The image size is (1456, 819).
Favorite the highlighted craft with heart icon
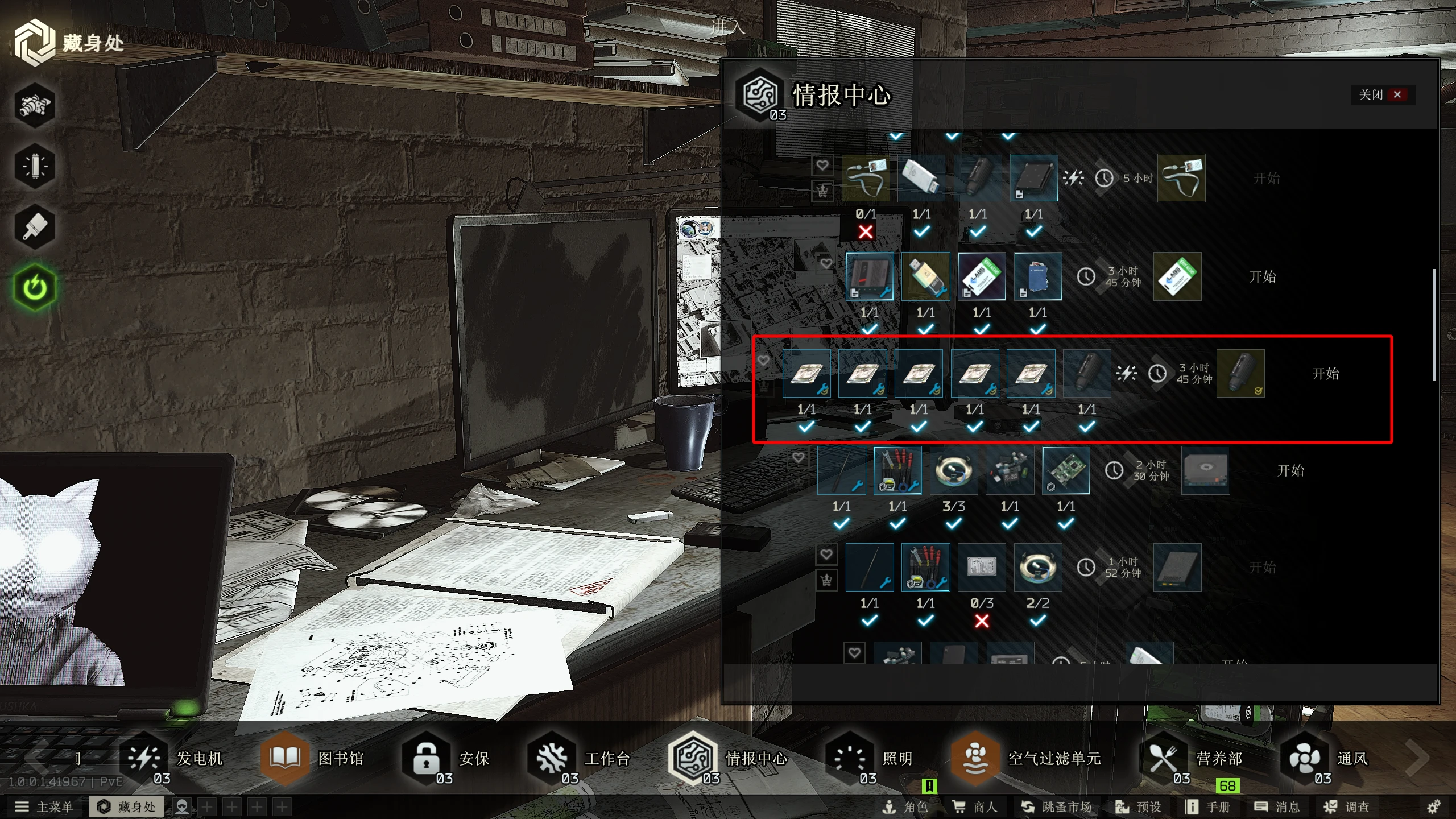pos(763,361)
